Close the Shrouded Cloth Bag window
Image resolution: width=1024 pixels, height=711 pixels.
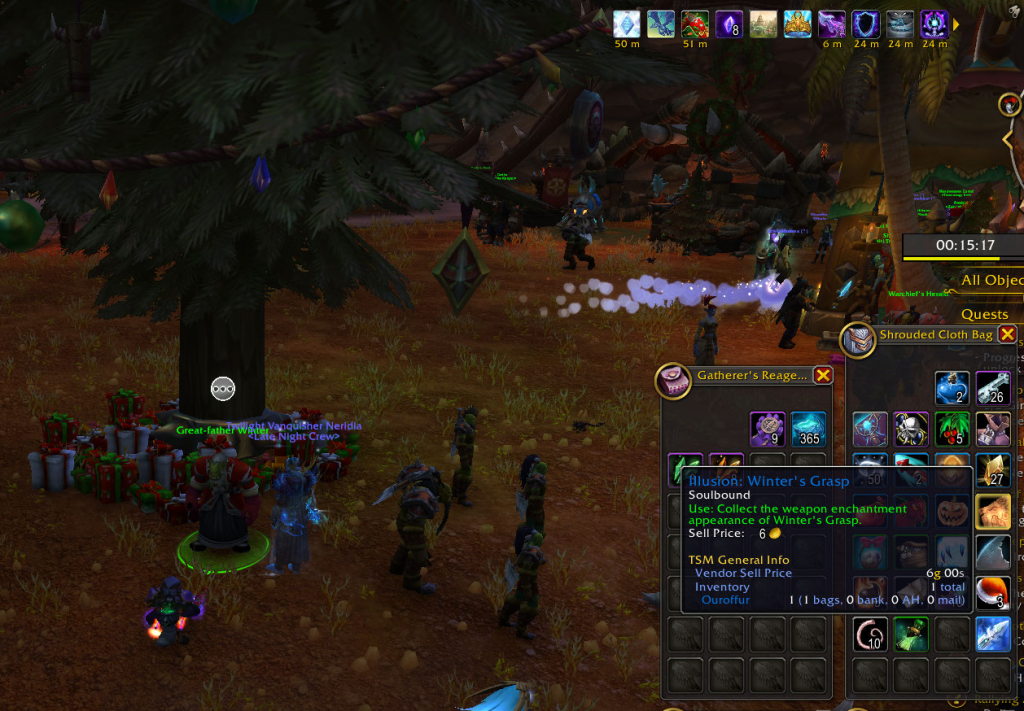[x=1007, y=335]
